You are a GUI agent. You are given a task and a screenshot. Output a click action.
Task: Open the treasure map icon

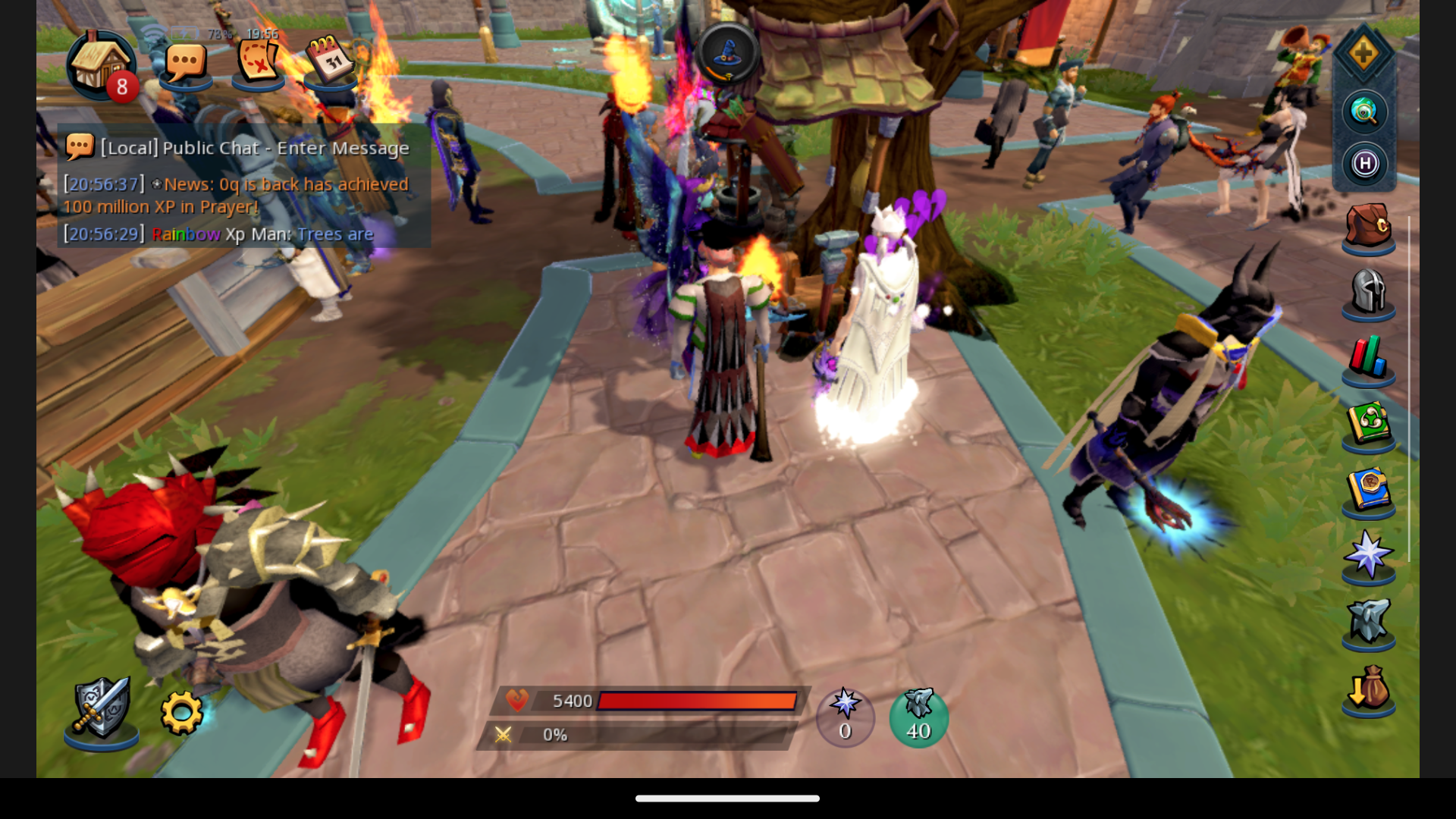pyautogui.click(x=259, y=61)
